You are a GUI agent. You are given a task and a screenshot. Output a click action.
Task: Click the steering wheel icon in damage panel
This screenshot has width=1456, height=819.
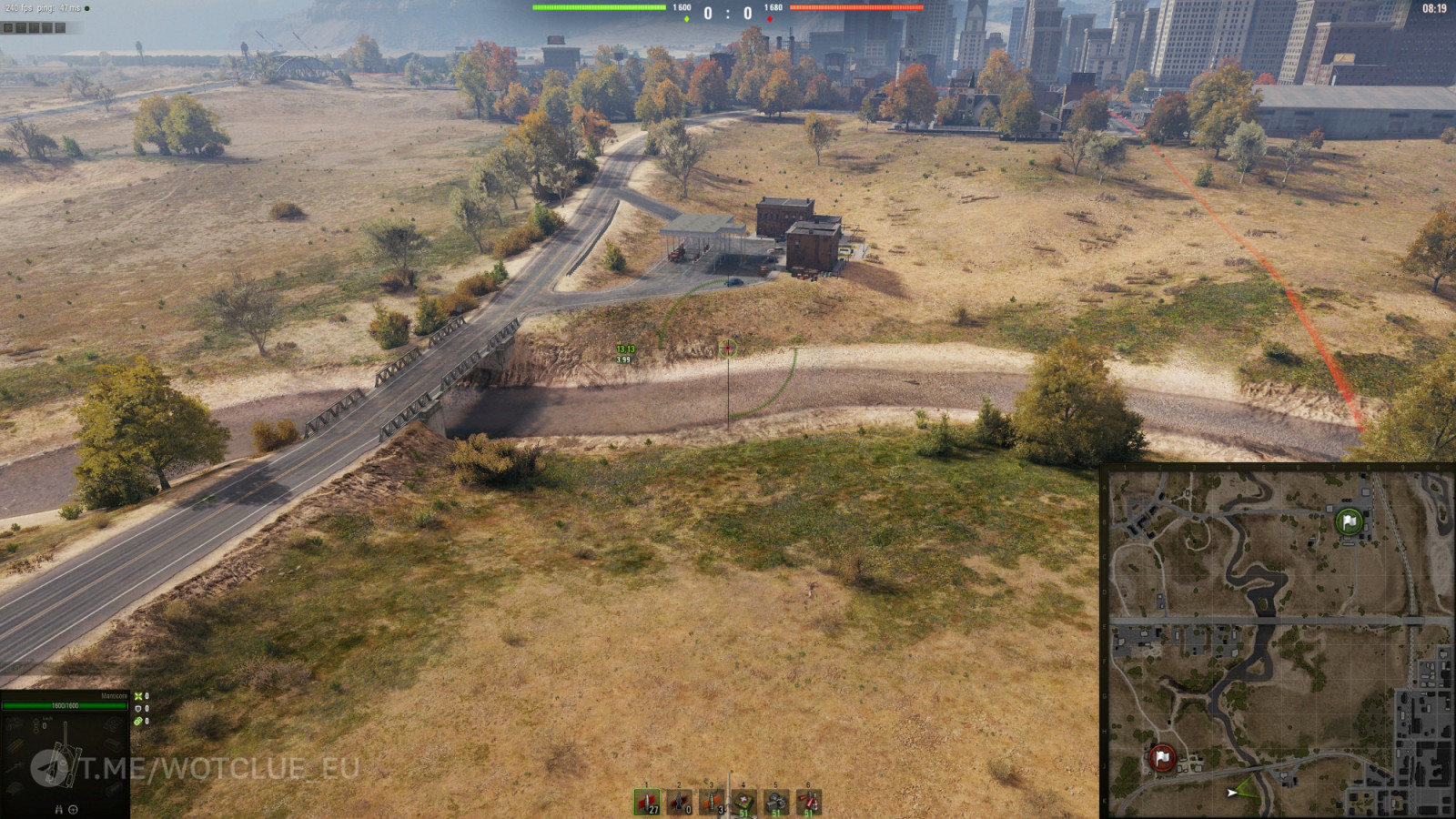pyautogui.click(x=73, y=809)
